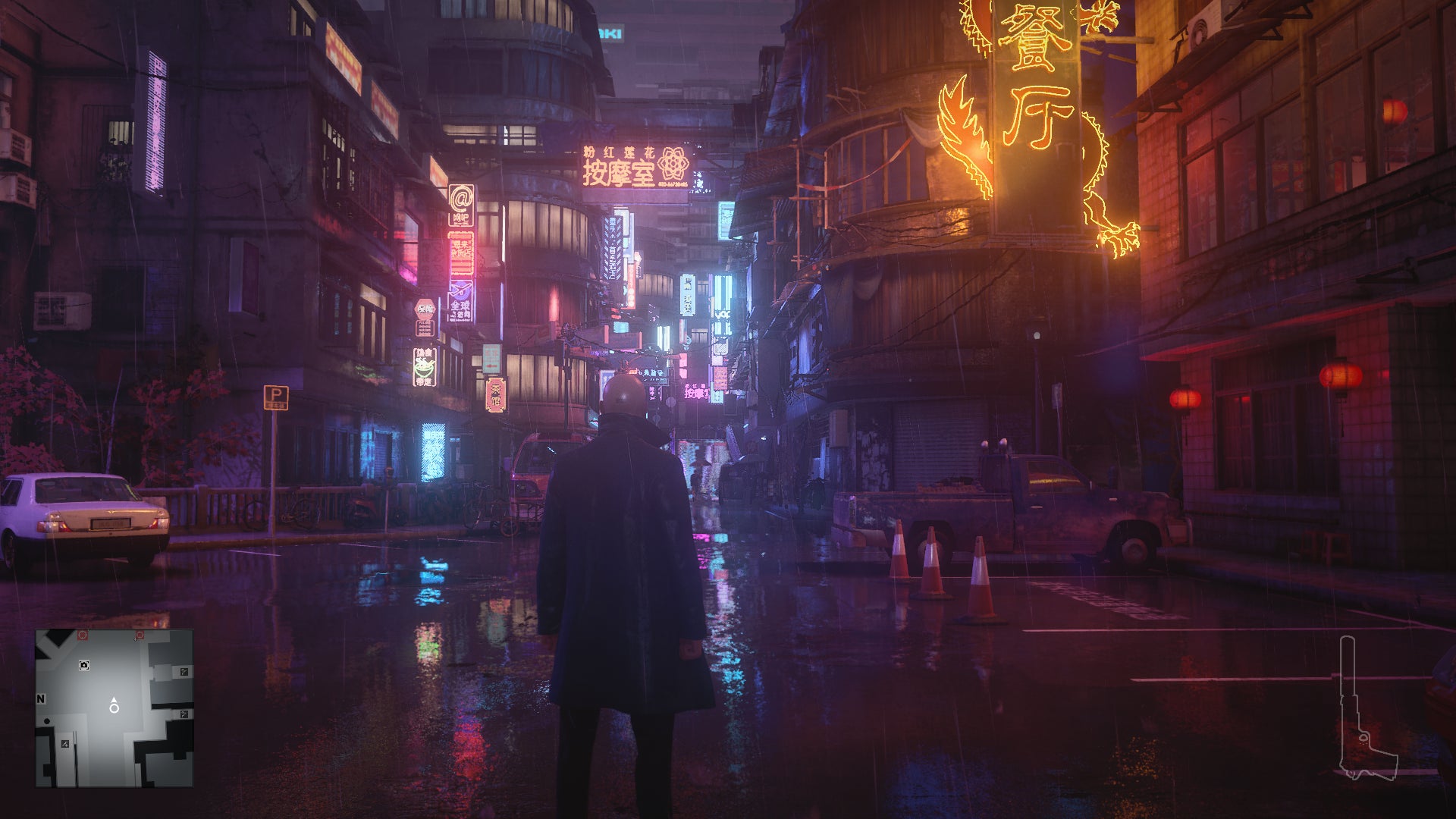The image size is (1456, 819).
Task: Click the stairs marker on the minimap's right edge
Action: 184,673
